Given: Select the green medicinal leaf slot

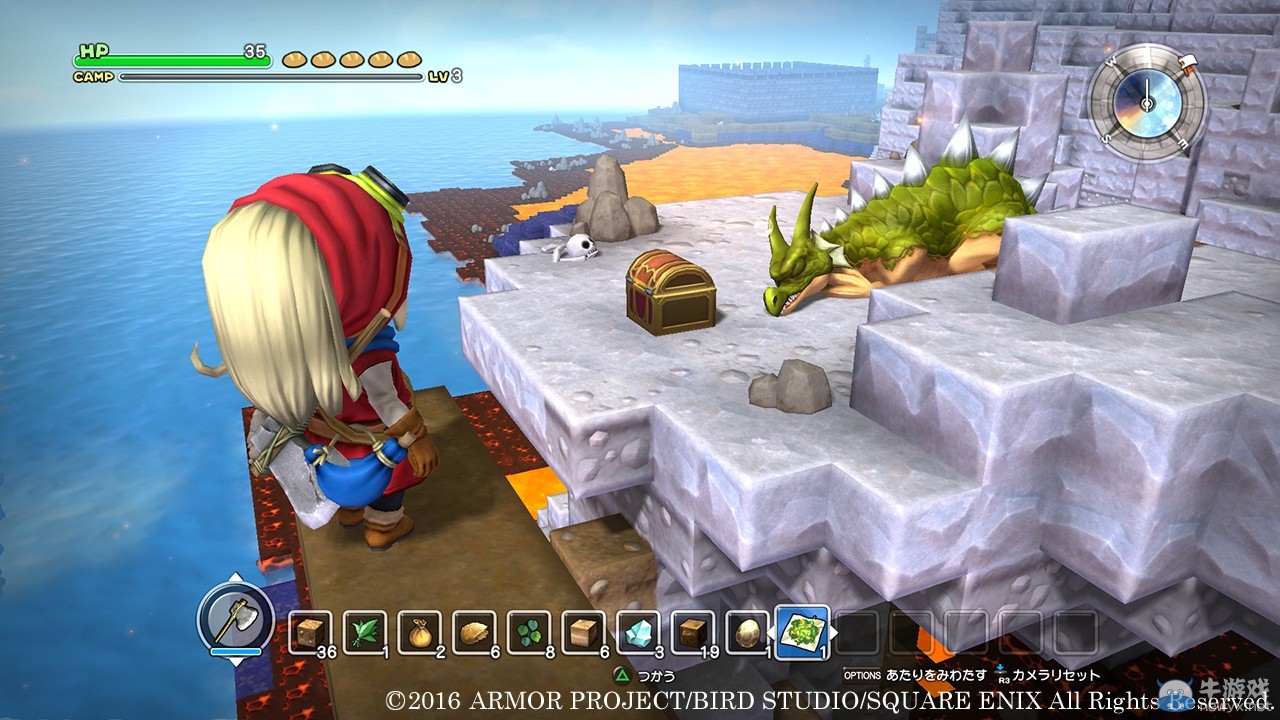Looking at the screenshot, I should 365,632.
